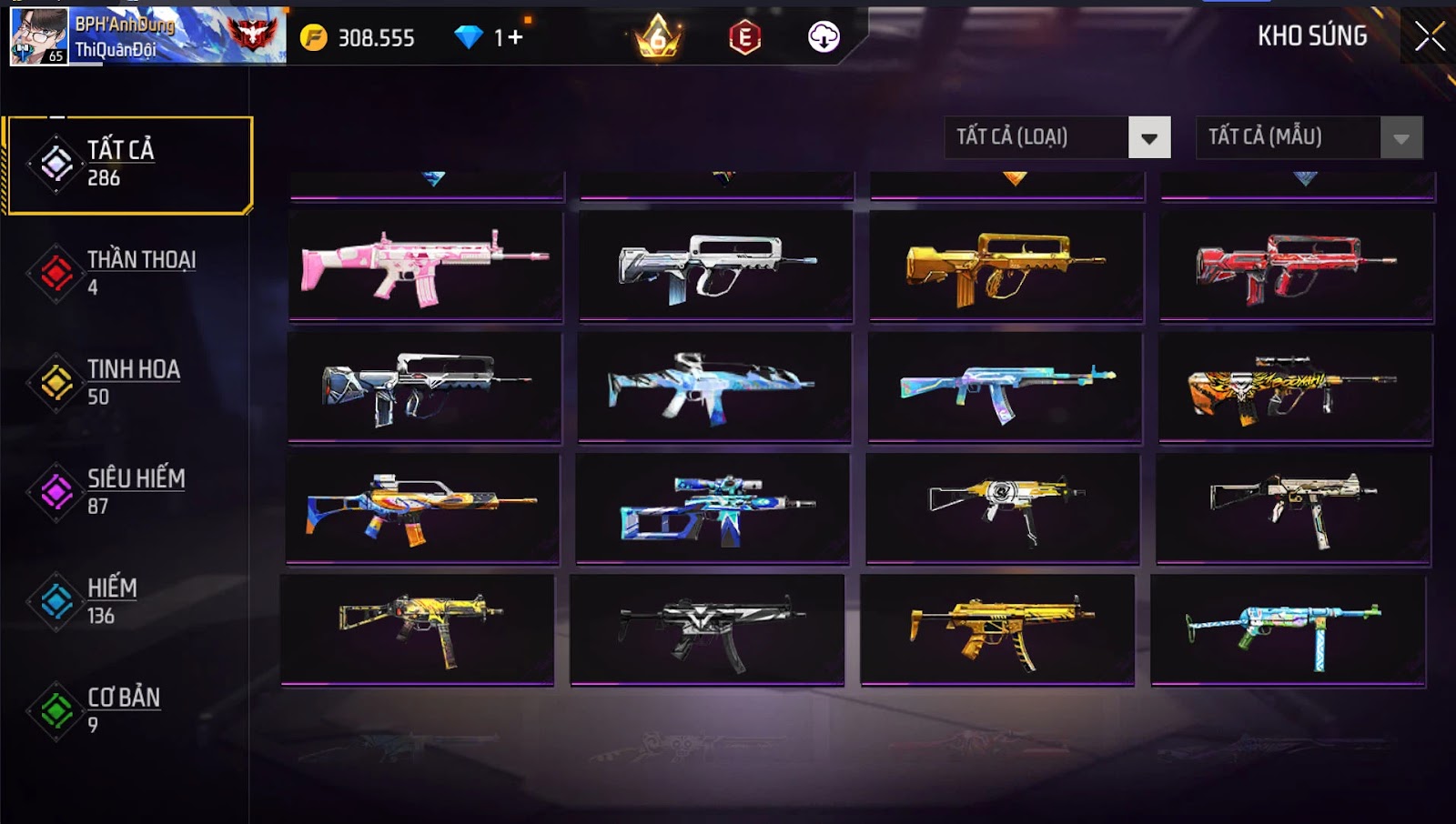
Task: Click the orange tiger-striped rifle skin
Action: [x=1295, y=387]
